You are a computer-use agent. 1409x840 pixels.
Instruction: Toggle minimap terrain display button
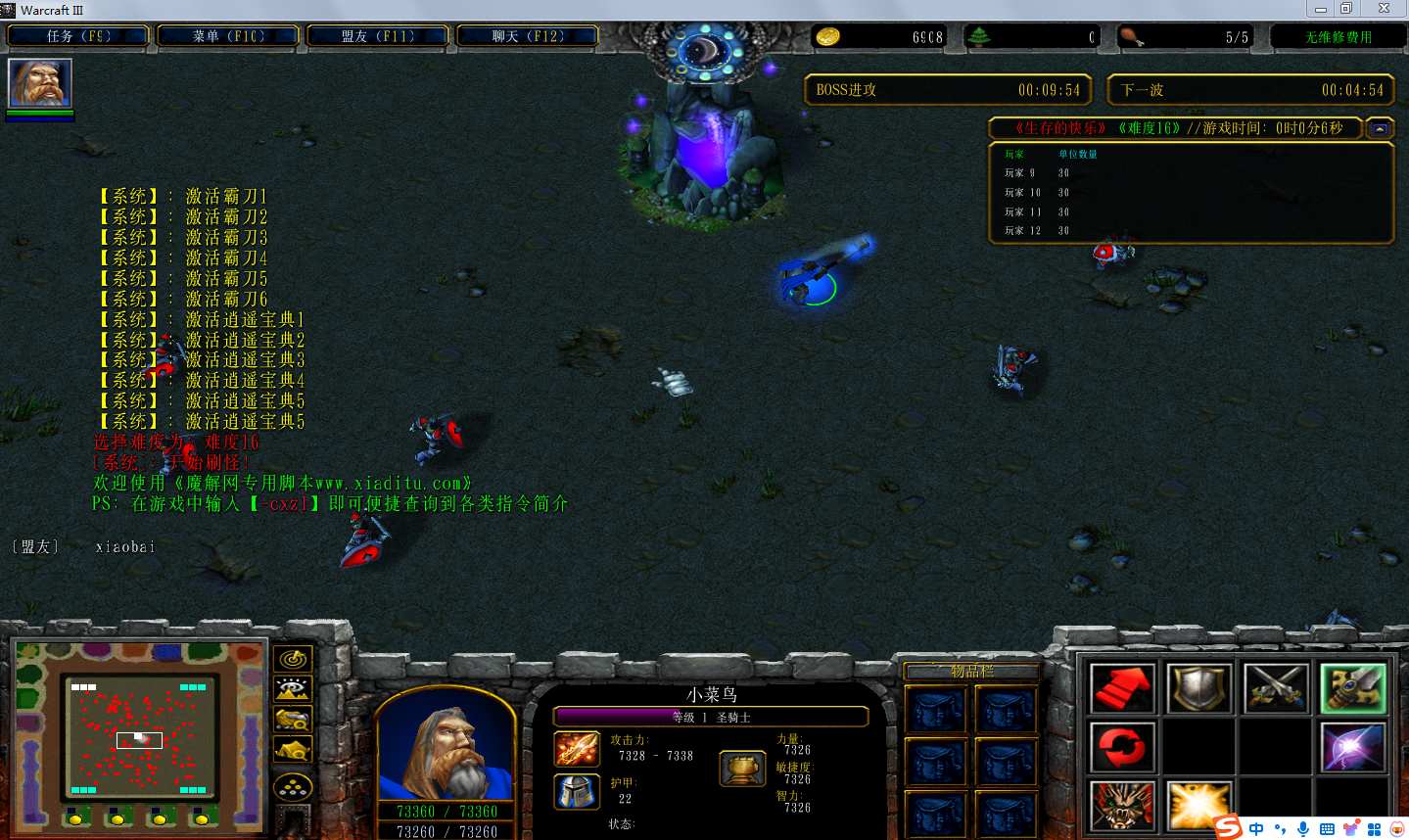click(x=292, y=689)
